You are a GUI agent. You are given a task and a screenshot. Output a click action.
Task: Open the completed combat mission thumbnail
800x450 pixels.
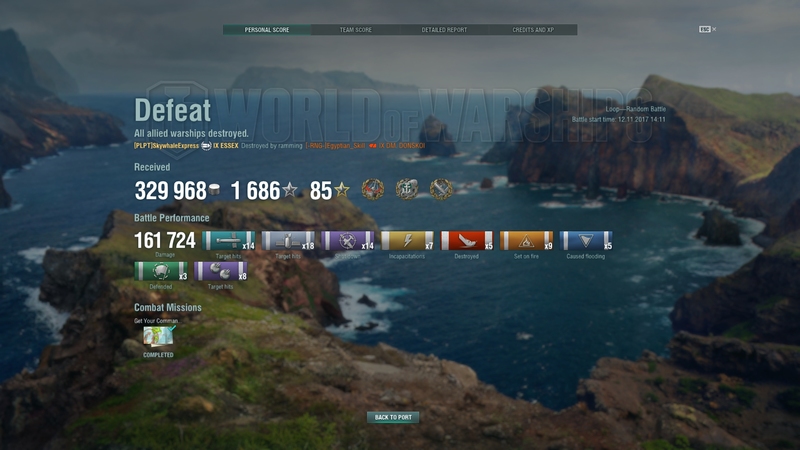pos(158,335)
